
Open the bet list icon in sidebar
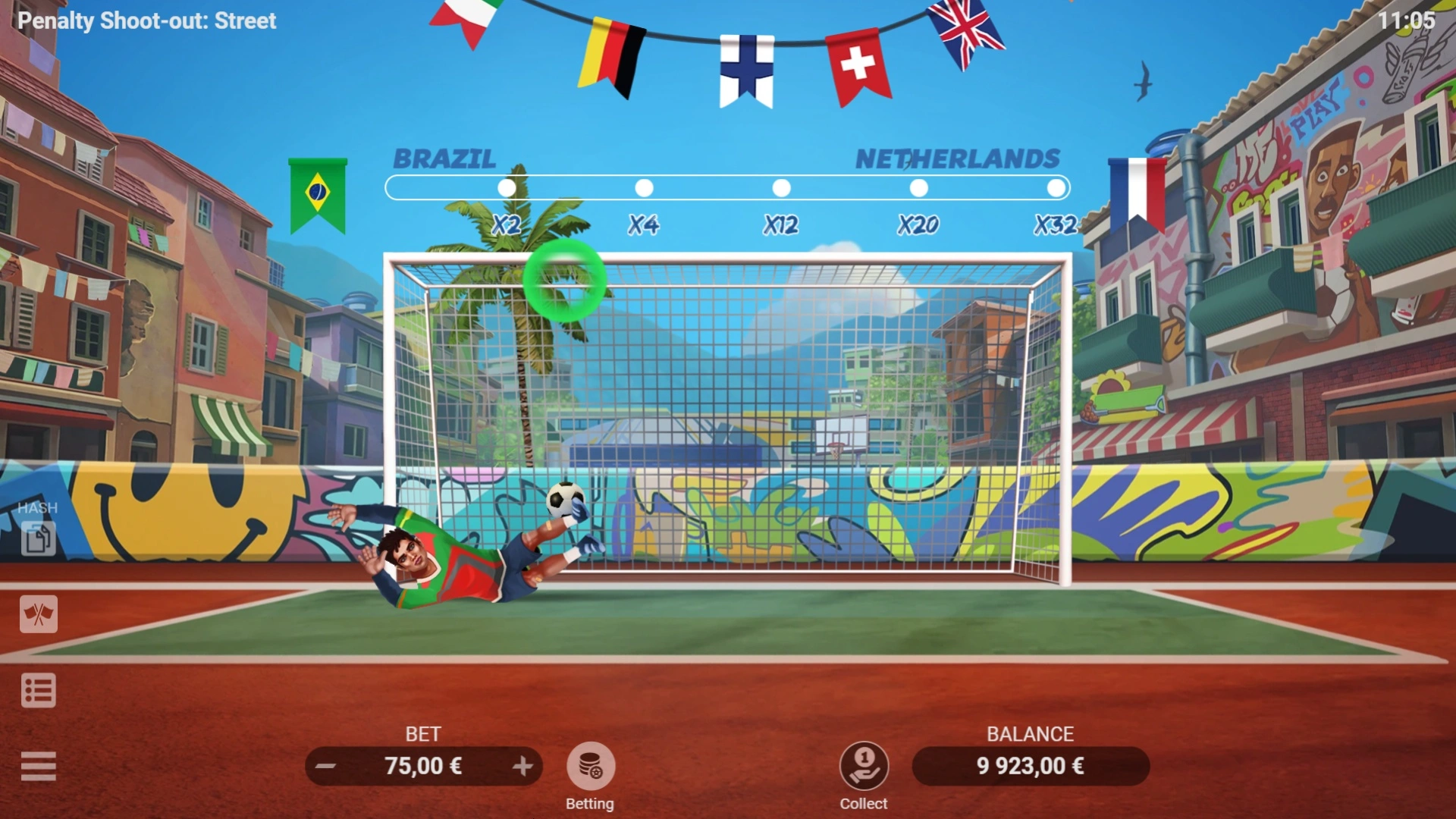(x=39, y=690)
